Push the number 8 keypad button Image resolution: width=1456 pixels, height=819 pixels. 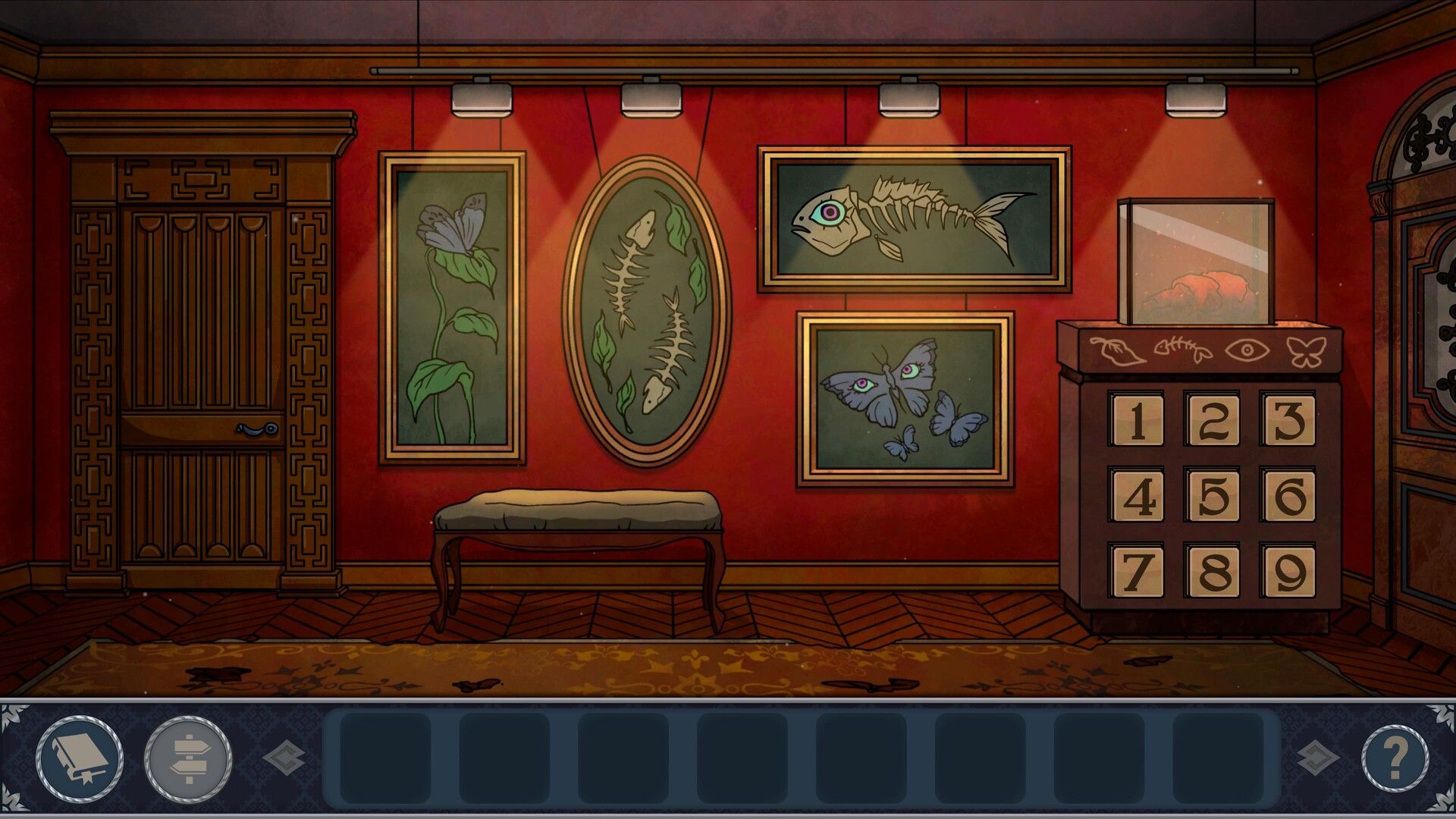tap(1213, 570)
